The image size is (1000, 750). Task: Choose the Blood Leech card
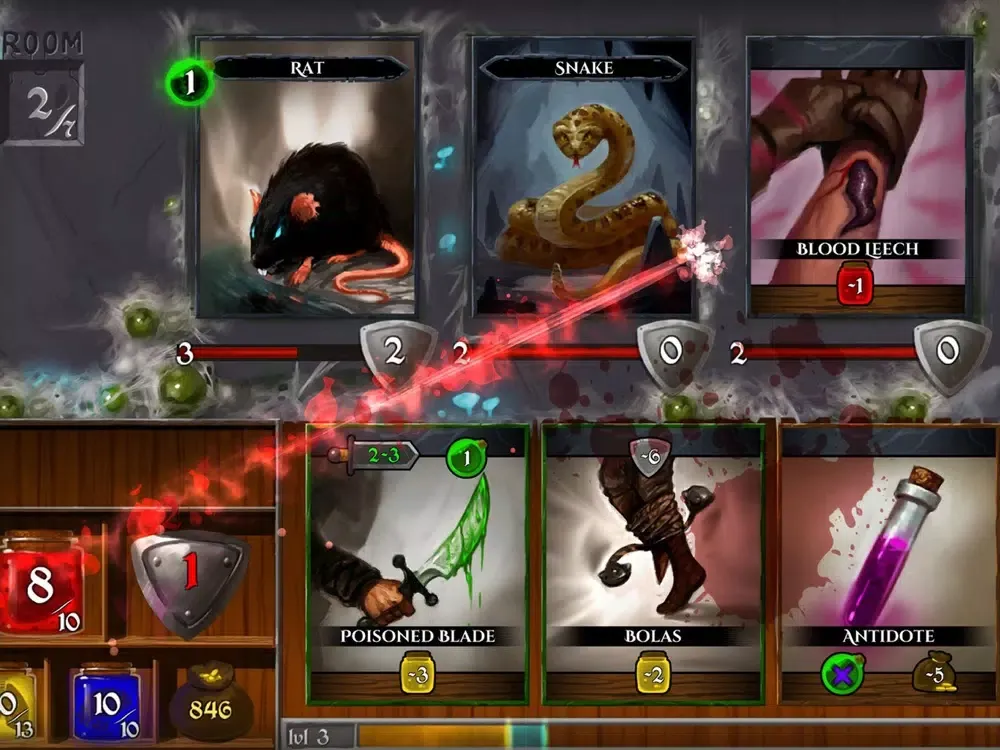click(859, 180)
